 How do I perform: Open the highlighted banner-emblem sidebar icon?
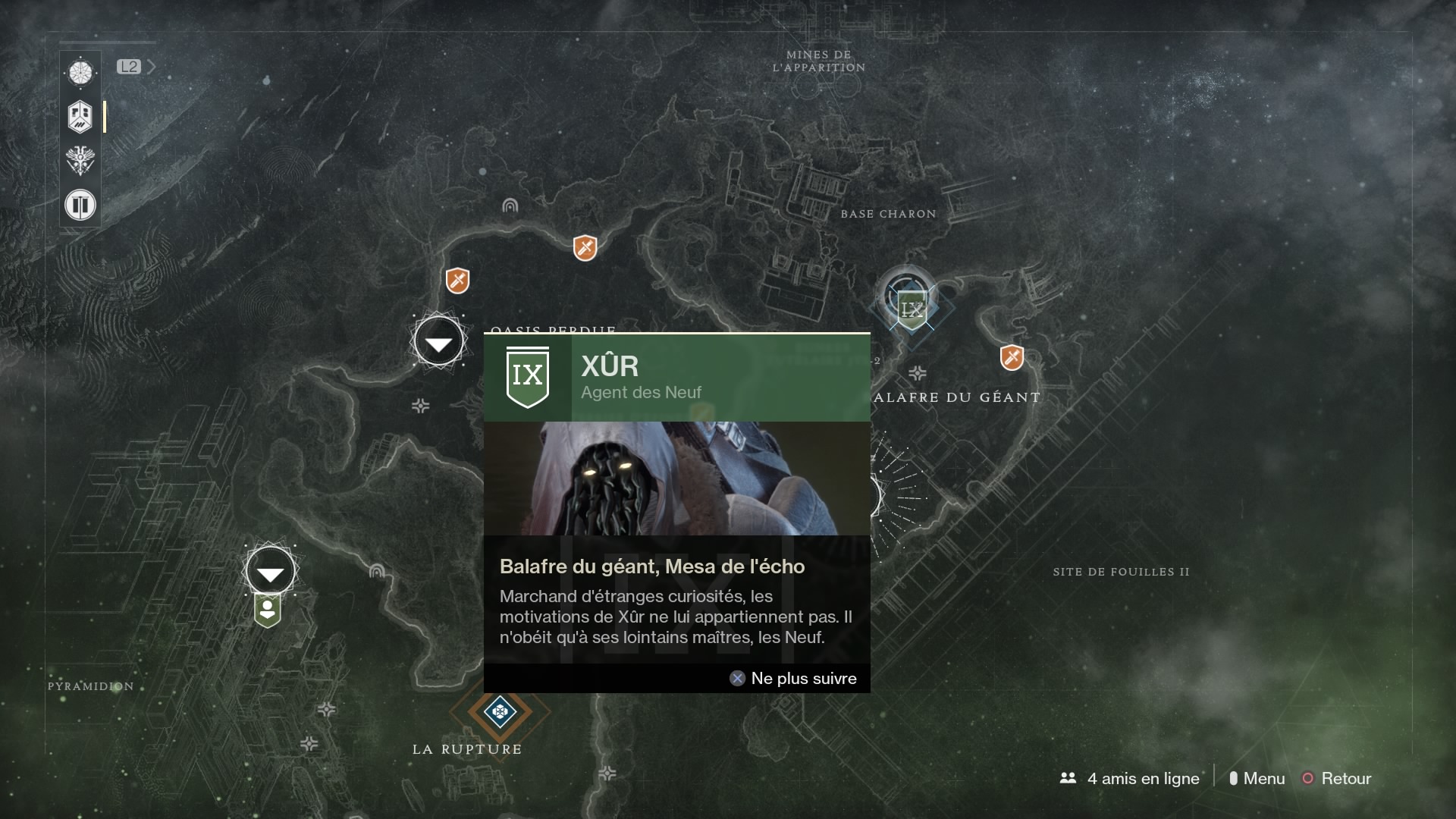(80, 117)
